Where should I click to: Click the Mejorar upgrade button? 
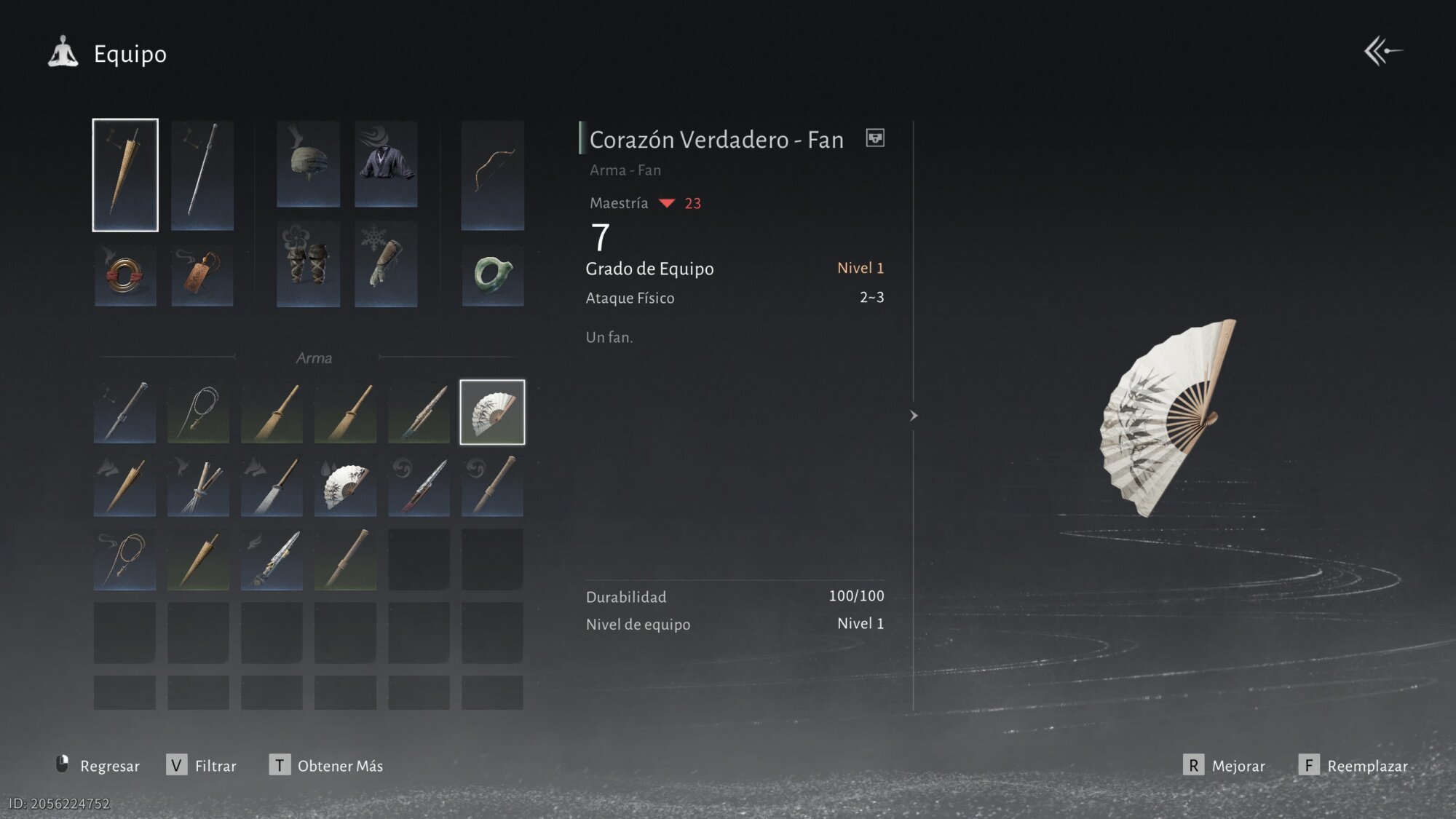click(x=1224, y=766)
